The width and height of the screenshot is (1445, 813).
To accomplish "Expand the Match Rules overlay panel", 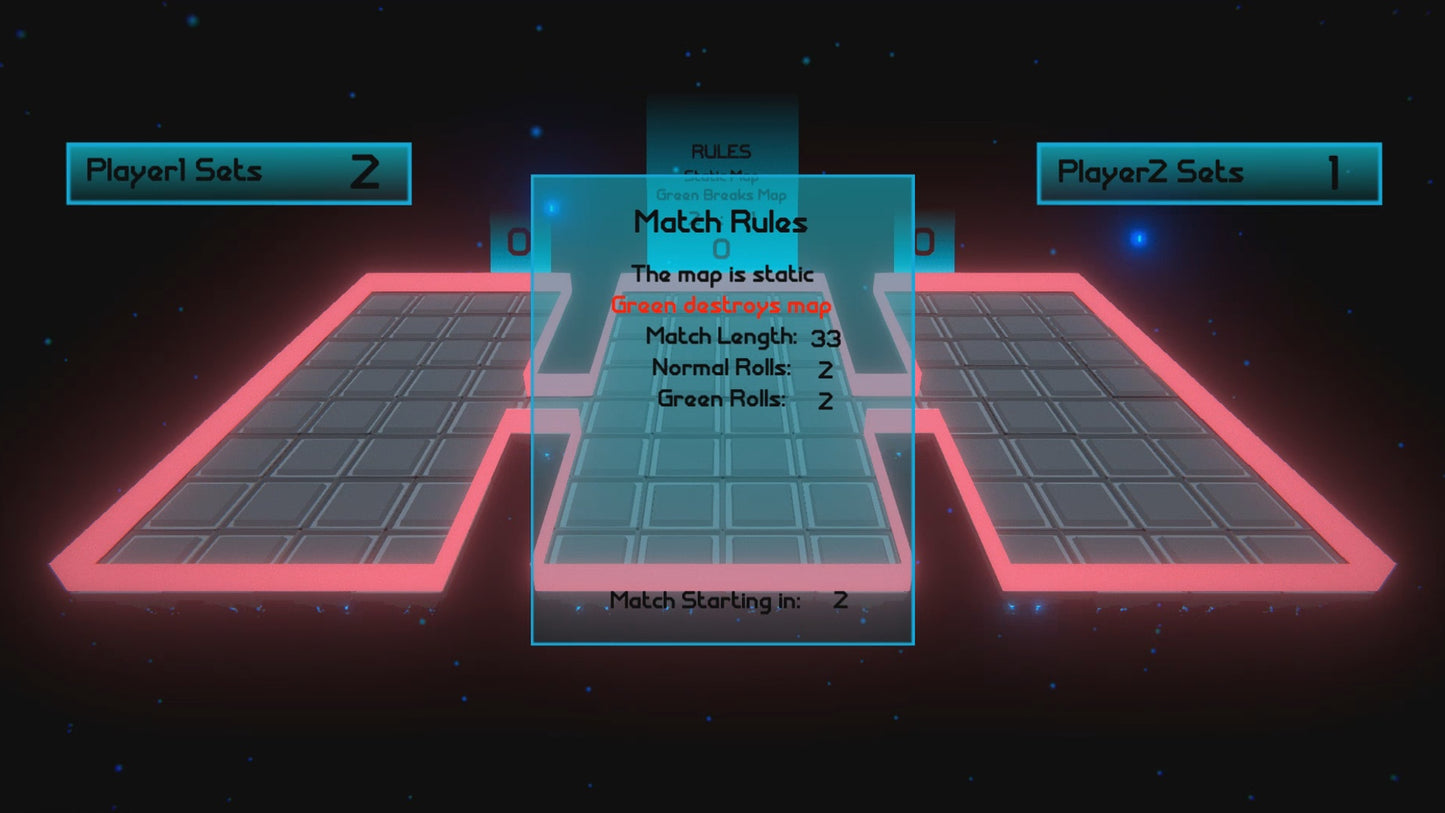I will point(722,410).
